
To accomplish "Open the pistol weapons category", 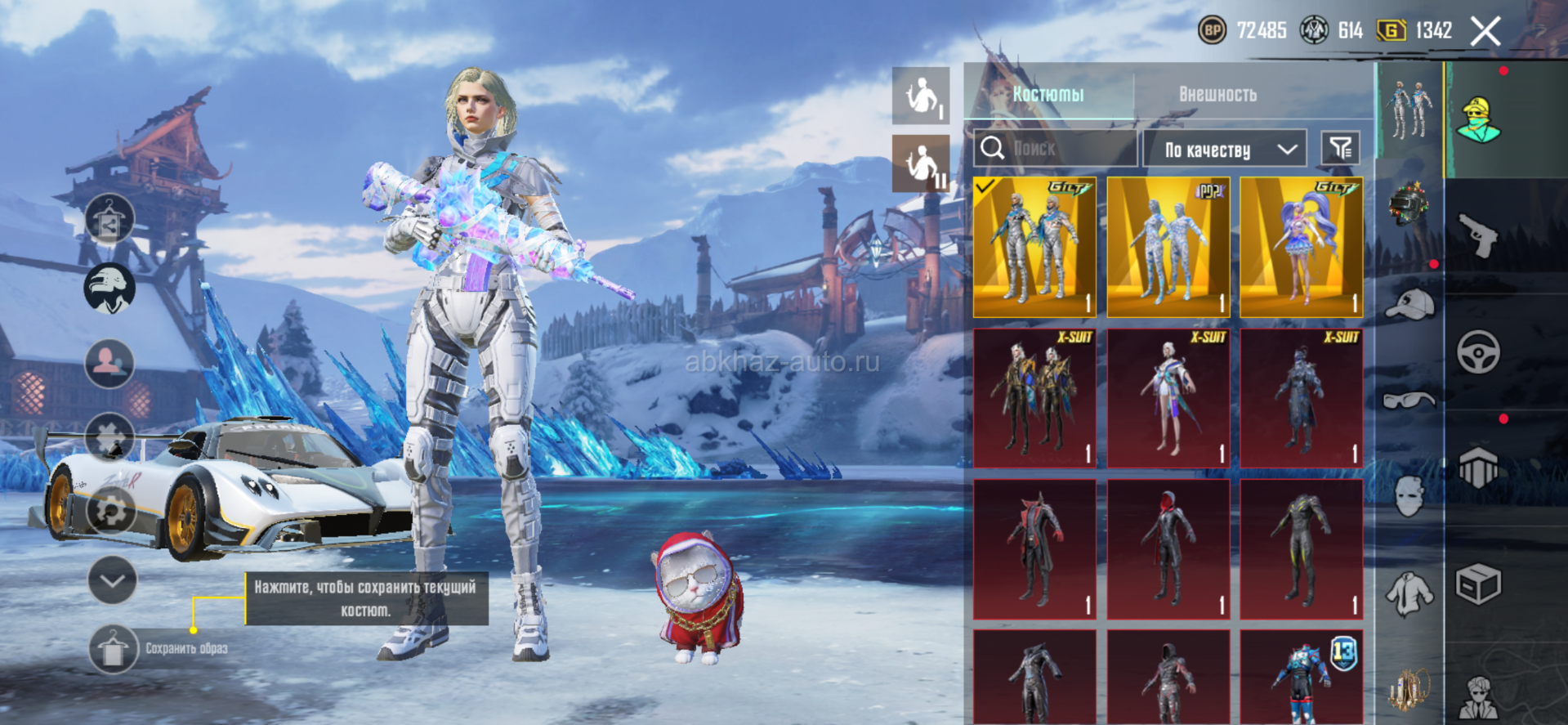I will coord(1478,235).
